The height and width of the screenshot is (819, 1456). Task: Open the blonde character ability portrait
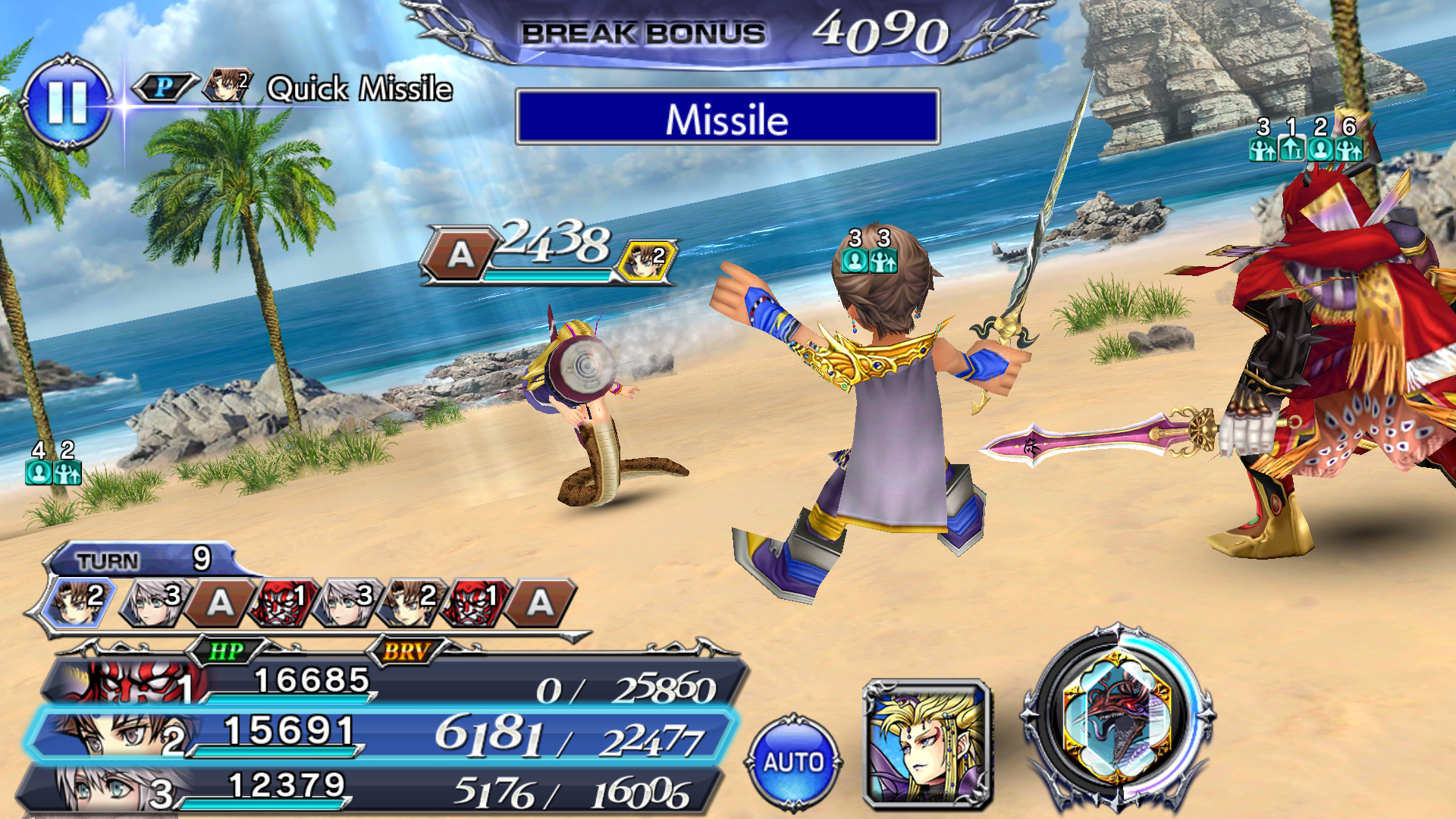pos(927,743)
